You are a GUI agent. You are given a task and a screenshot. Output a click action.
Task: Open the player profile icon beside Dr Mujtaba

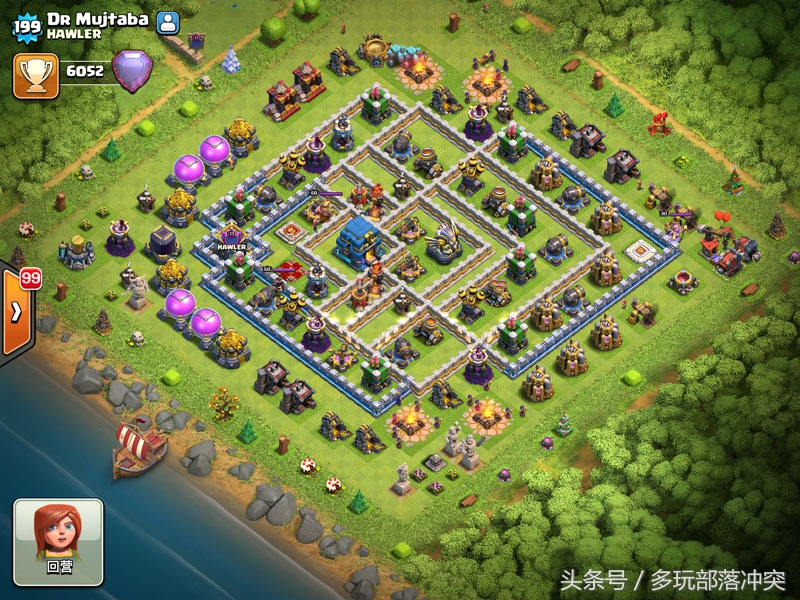pos(168,22)
